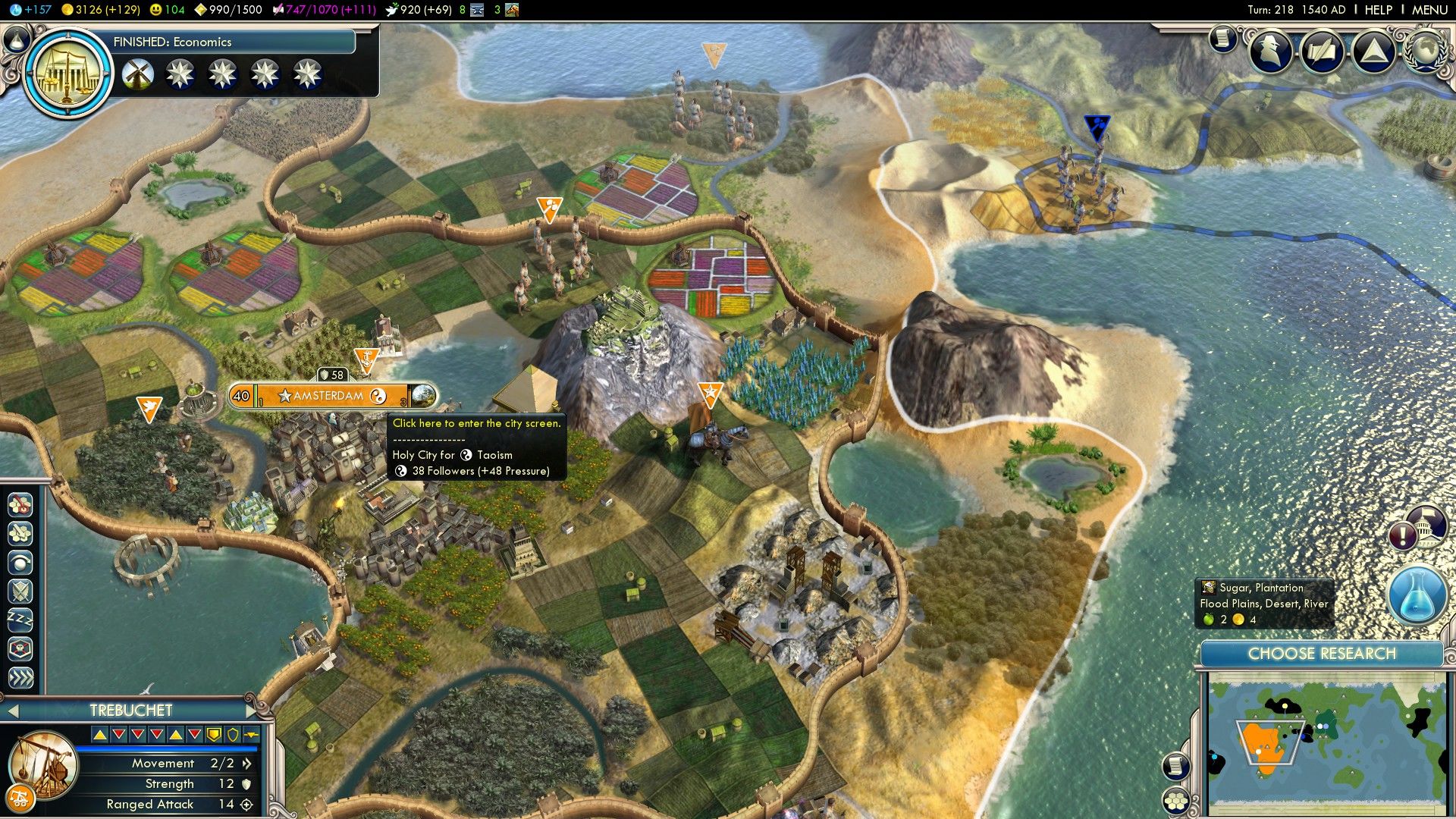Open the exclamation capitol notification
The height and width of the screenshot is (819, 1456).
1404,535
